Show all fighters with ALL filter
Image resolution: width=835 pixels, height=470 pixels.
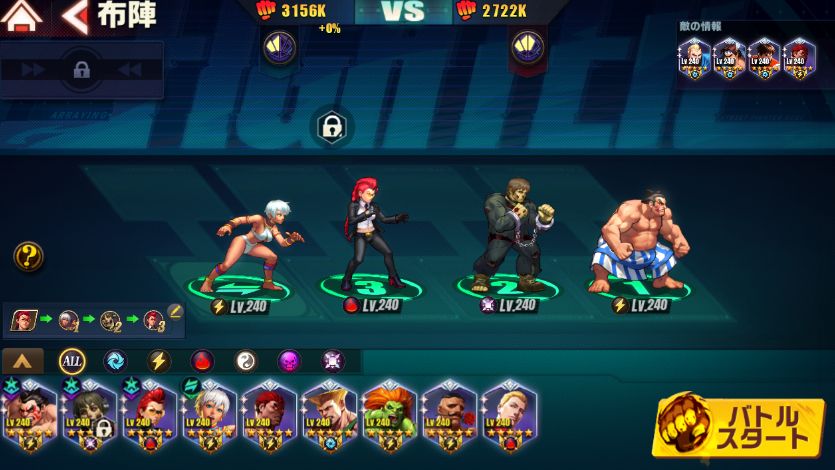pos(72,361)
